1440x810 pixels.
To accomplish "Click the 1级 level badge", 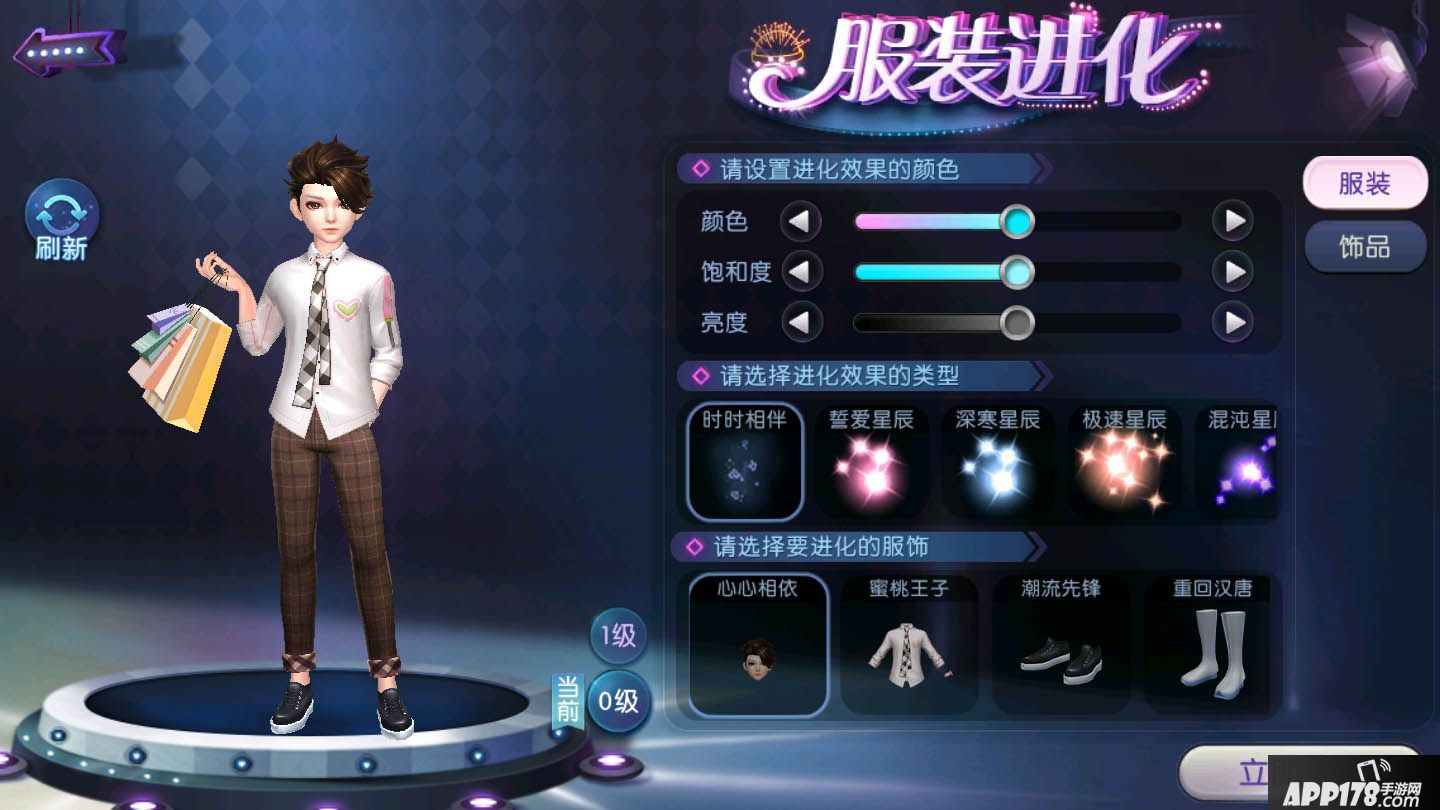I will click(x=616, y=634).
